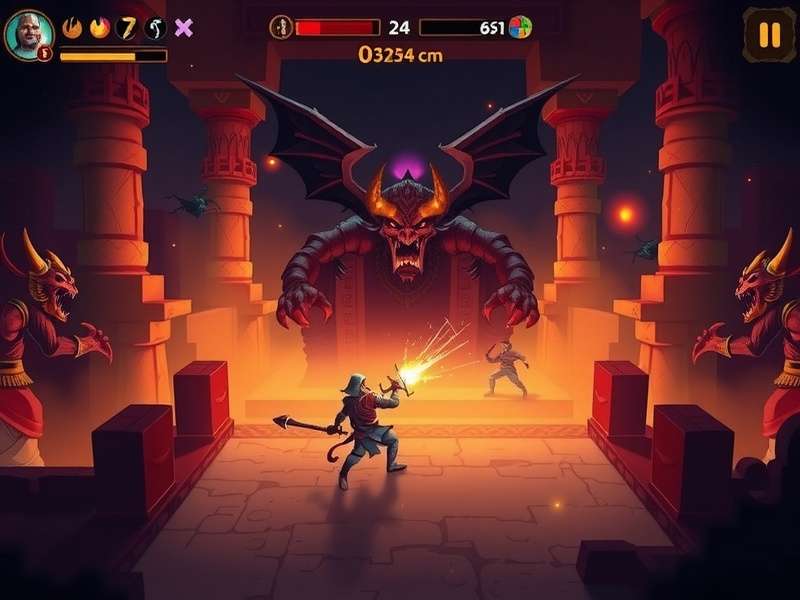The image size is (800, 600).
Task: Pause the game with the pause button
Action: click(768, 35)
